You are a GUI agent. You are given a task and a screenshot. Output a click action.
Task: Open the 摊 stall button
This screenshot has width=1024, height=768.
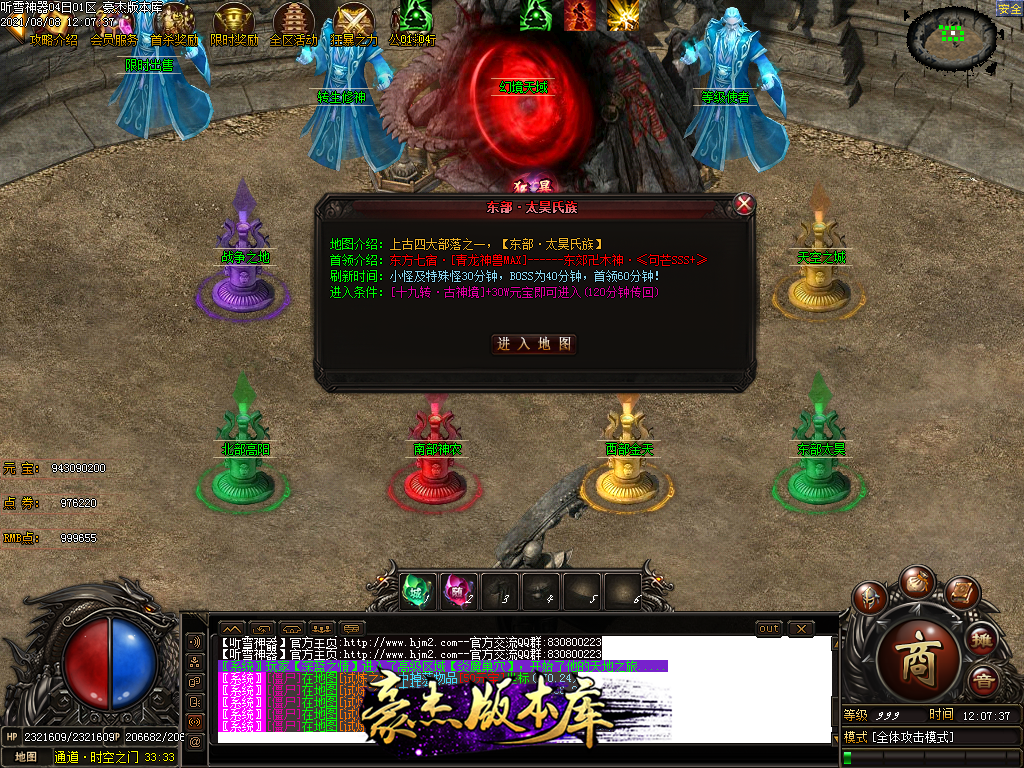tap(984, 639)
